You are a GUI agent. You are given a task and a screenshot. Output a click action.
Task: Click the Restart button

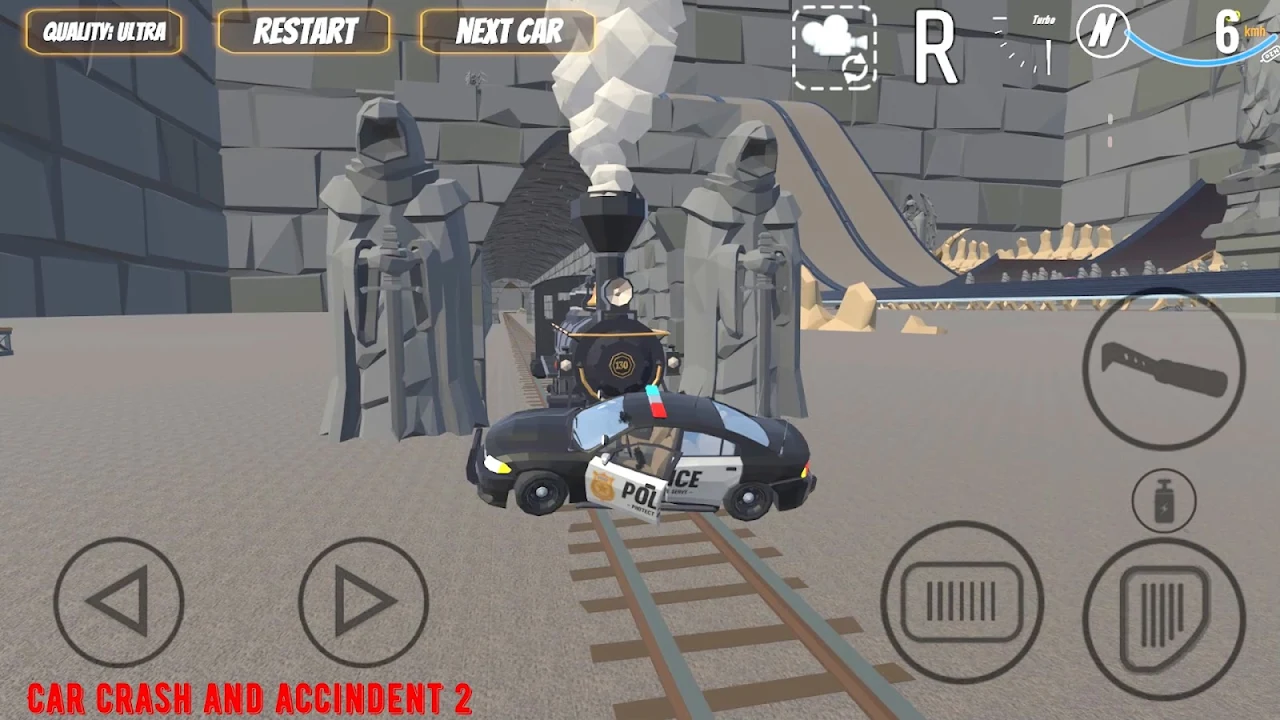coord(305,32)
